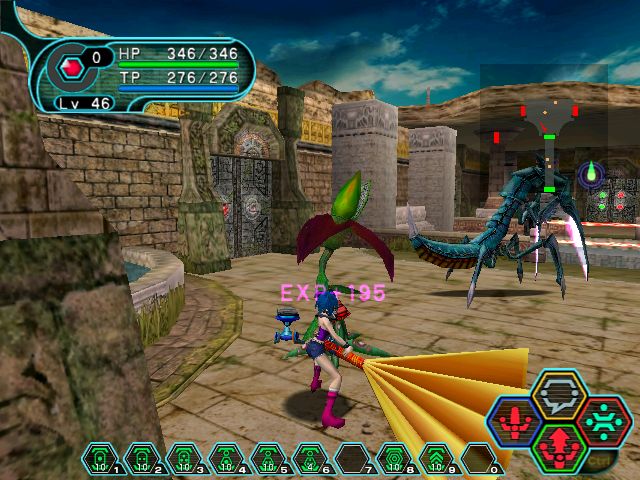
Task: Activate the blue-bordered attack action hexagon
Action: pos(516,421)
